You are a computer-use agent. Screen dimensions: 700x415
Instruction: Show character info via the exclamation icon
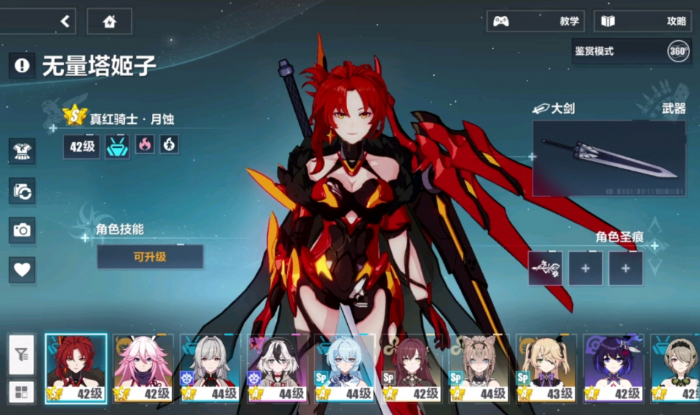[x=22, y=66]
